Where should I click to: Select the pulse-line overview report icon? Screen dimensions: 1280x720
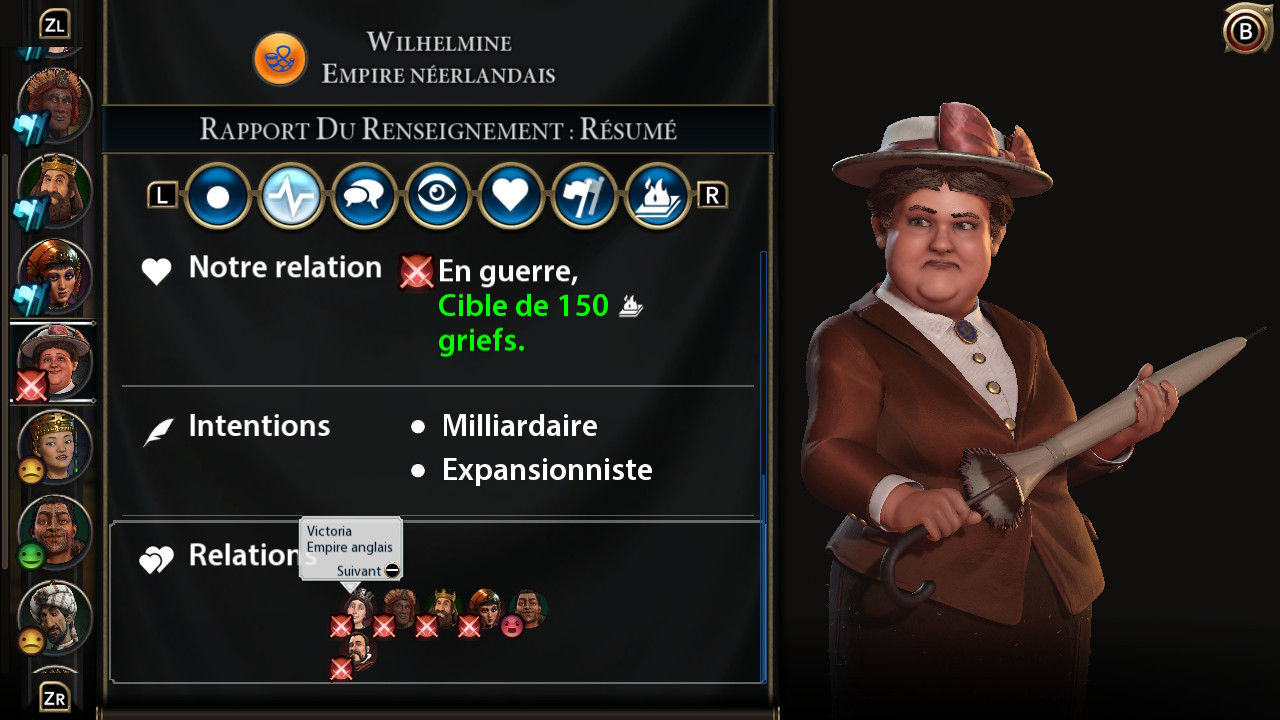[290, 196]
